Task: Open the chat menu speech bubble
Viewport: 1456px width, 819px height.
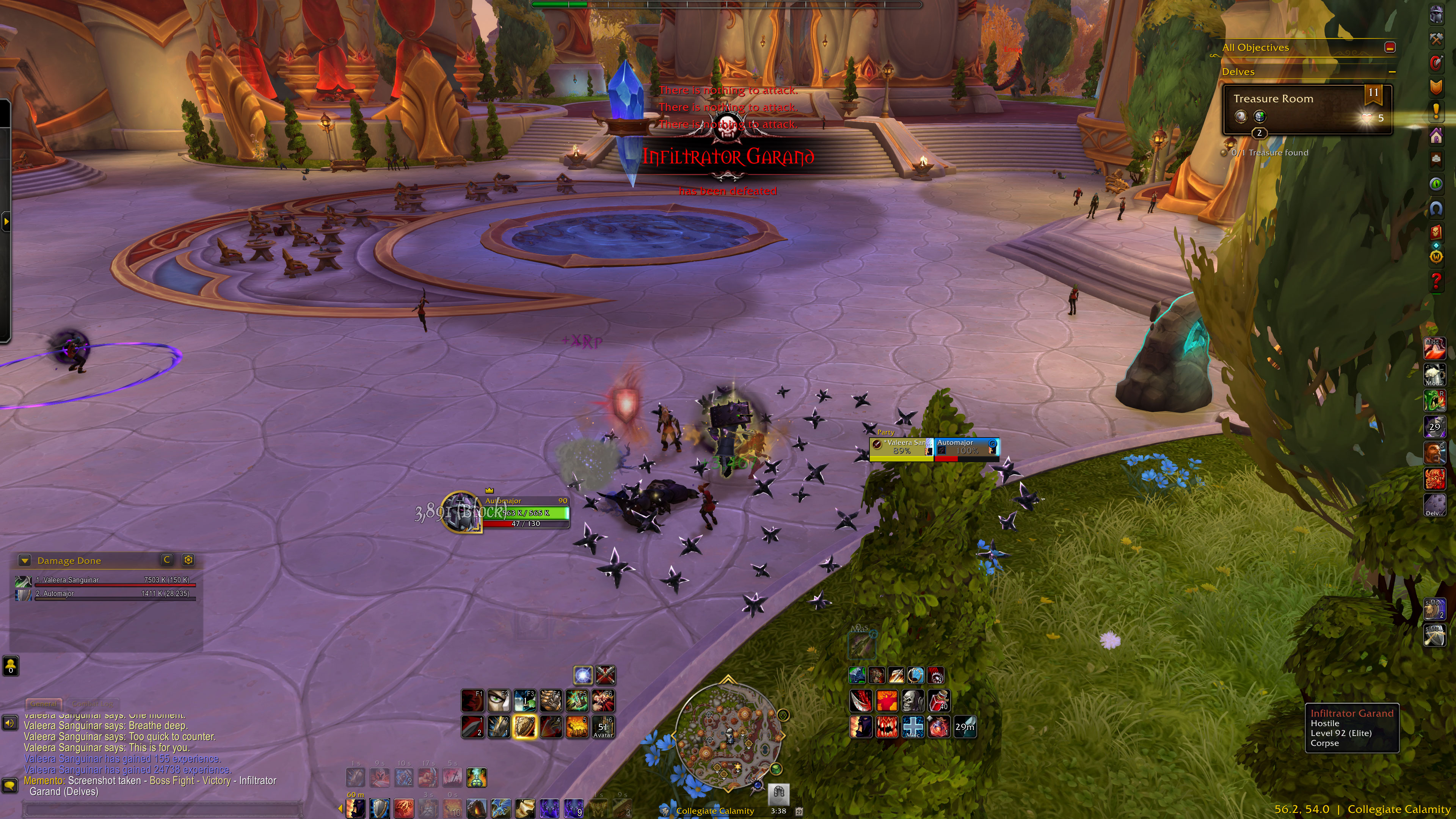Action: pyautogui.click(x=9, y=786)
